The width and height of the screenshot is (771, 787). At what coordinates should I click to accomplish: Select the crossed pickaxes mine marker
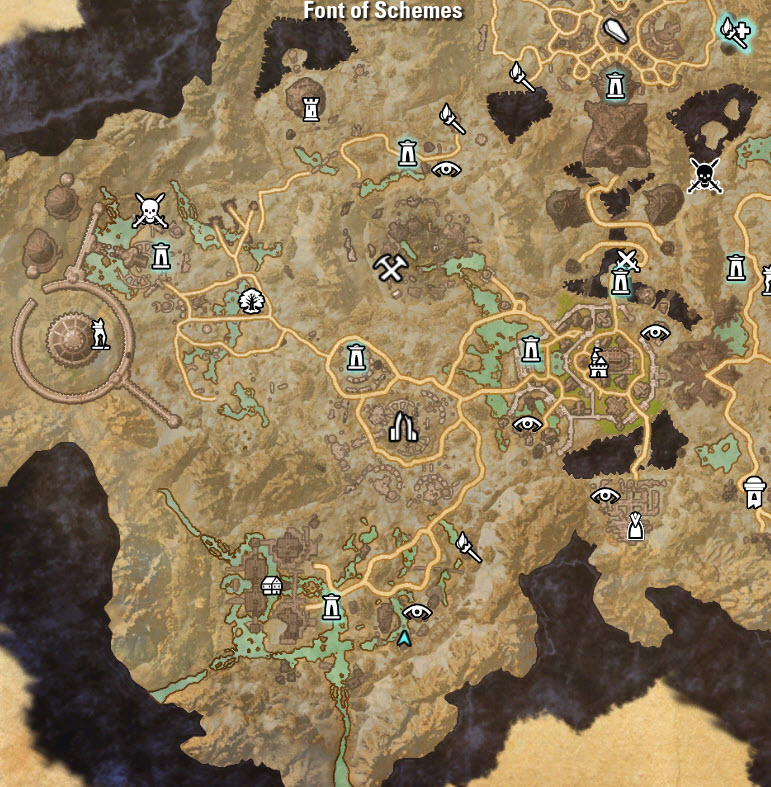click(x=389, y=267)
